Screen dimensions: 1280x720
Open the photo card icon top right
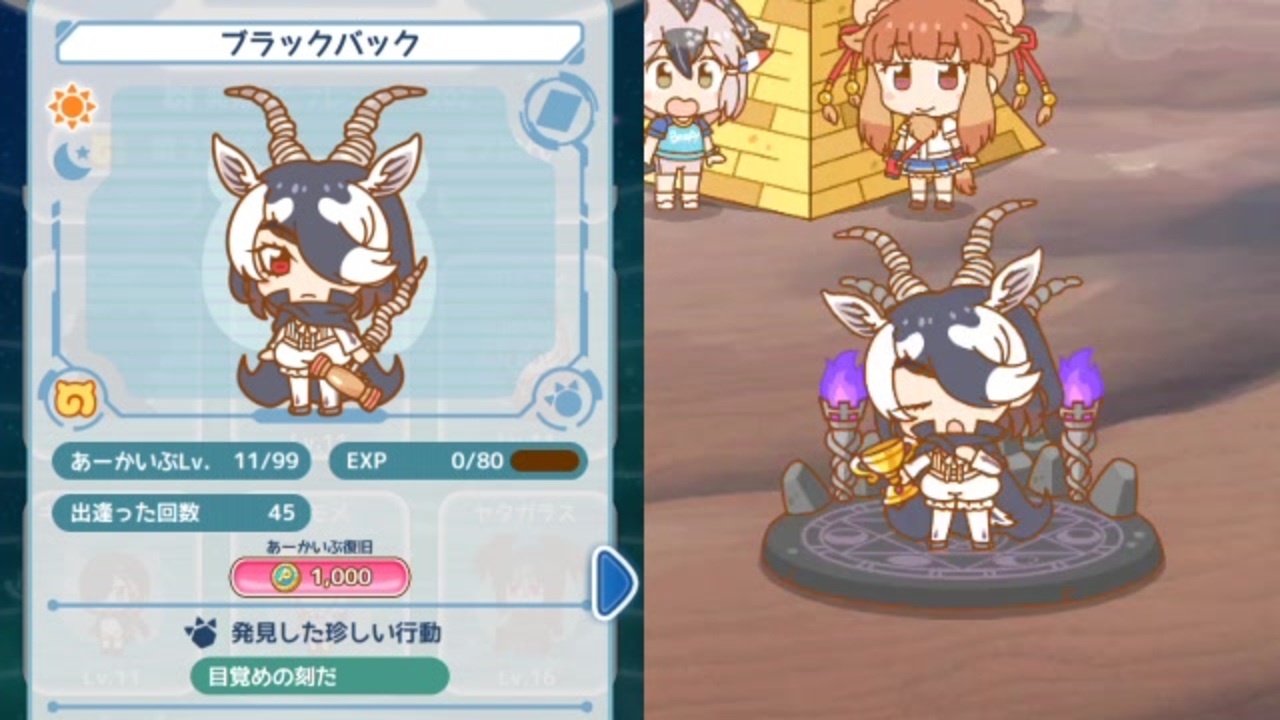[x=560, y=110]
